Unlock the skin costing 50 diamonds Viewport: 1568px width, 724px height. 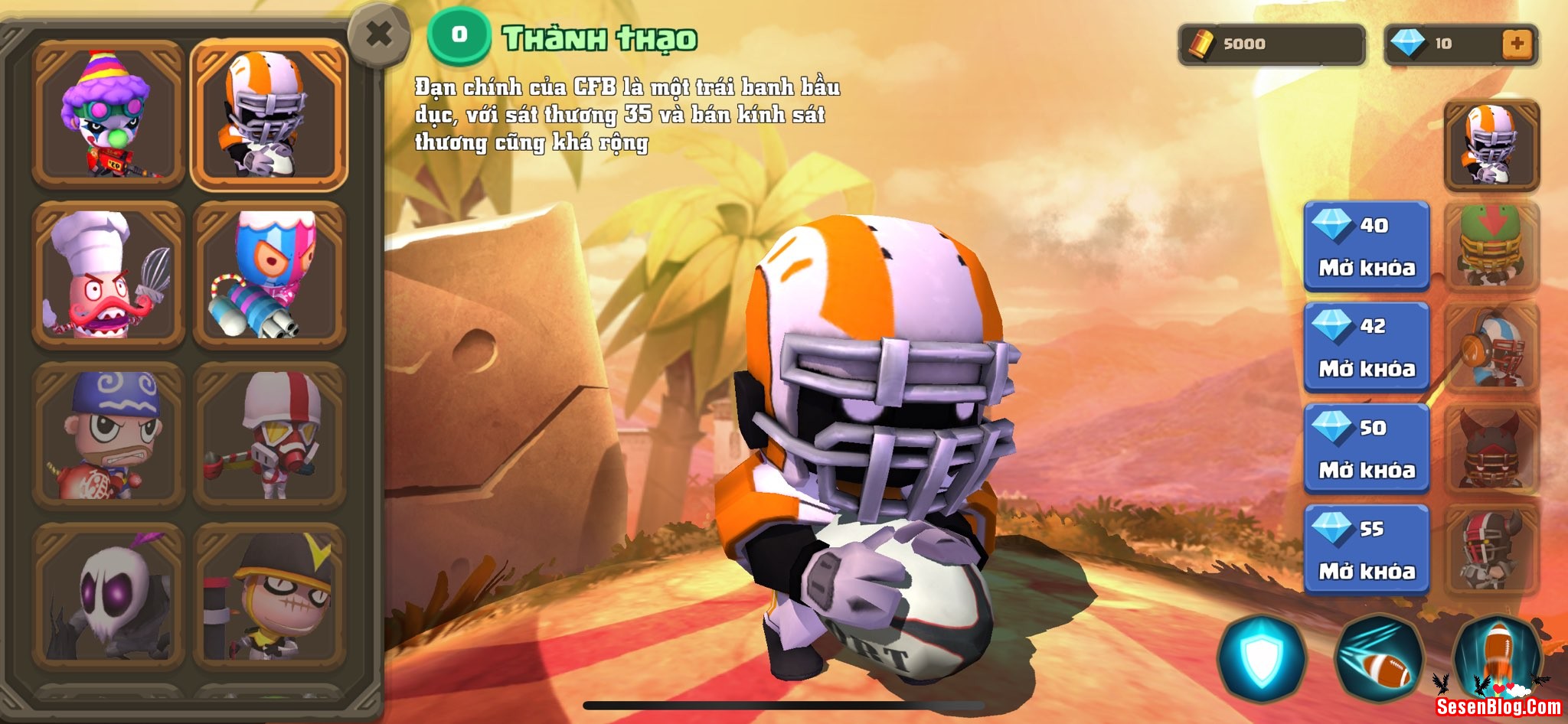click(1367, 448)
